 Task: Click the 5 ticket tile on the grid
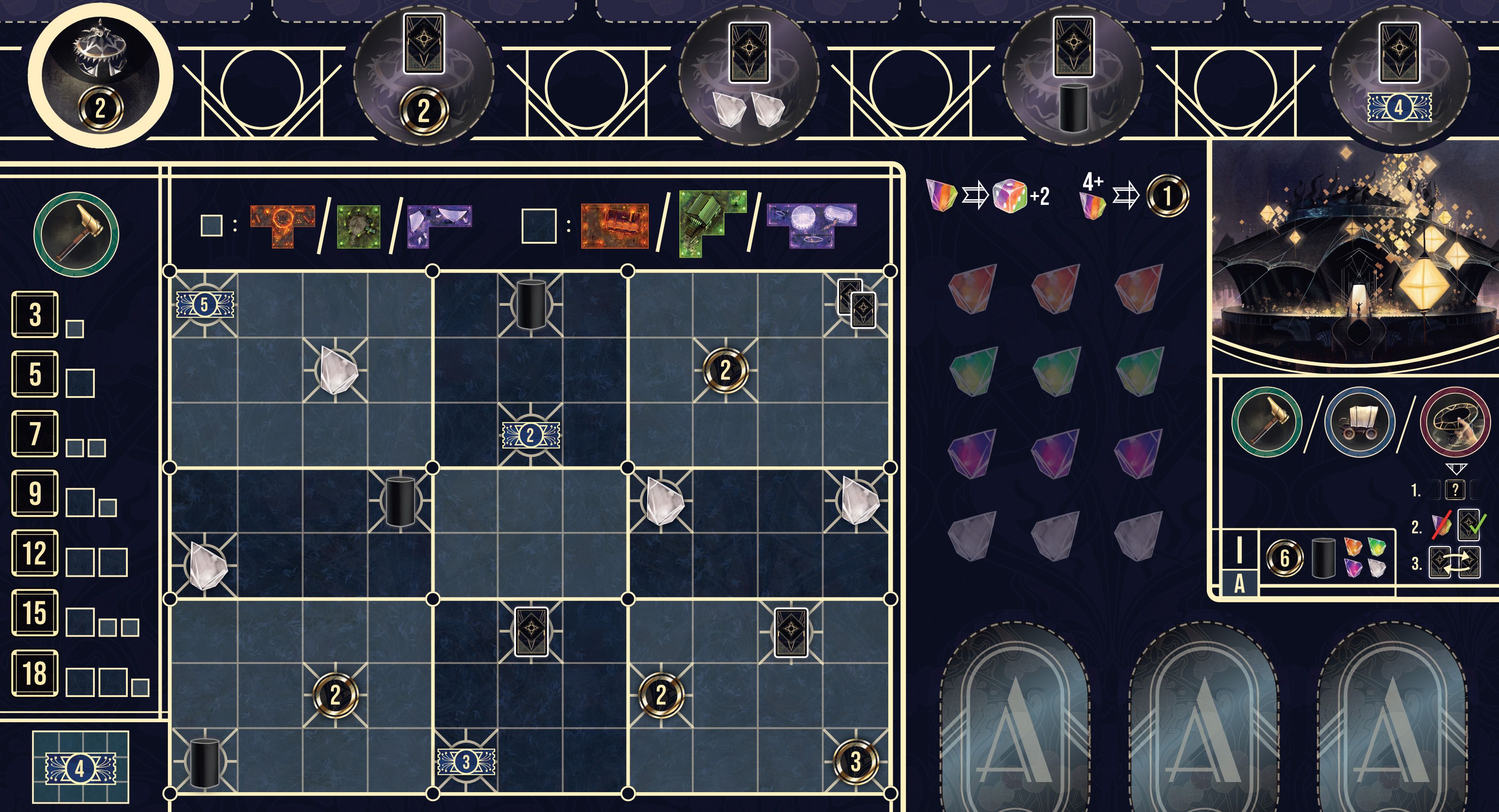(204, 304)
